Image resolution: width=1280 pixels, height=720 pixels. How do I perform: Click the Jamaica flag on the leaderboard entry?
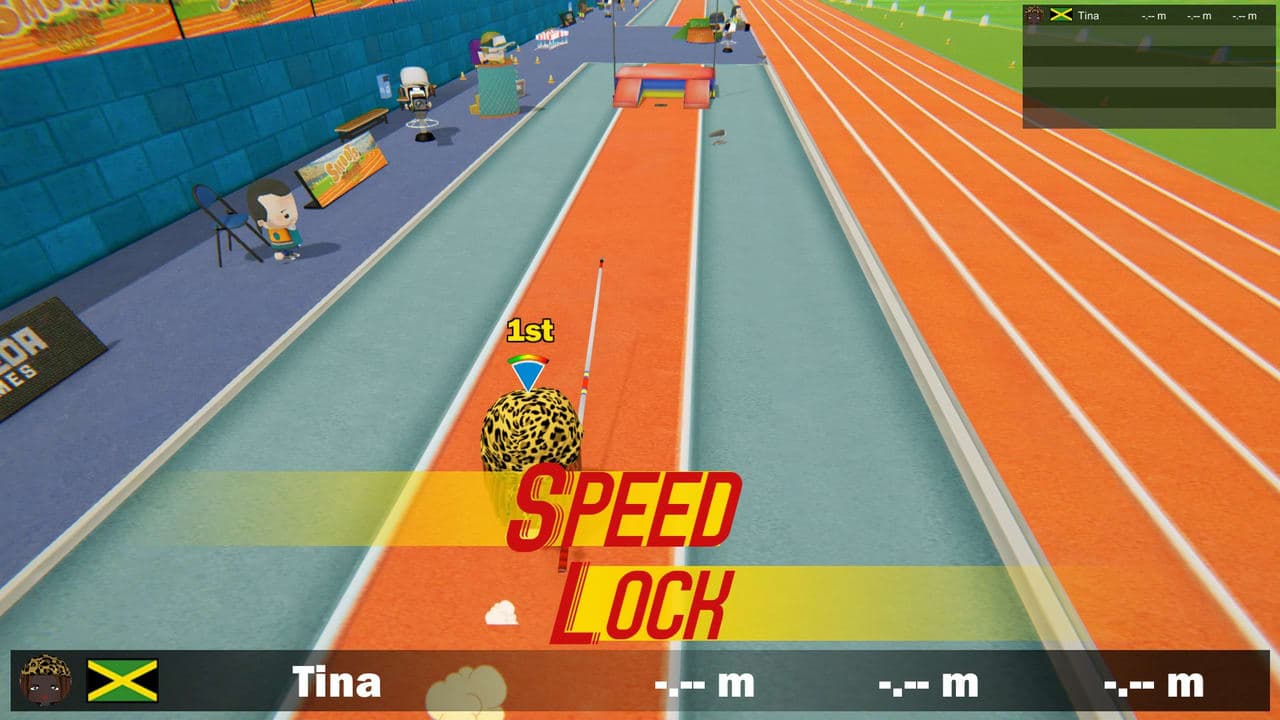[1060, 14]
